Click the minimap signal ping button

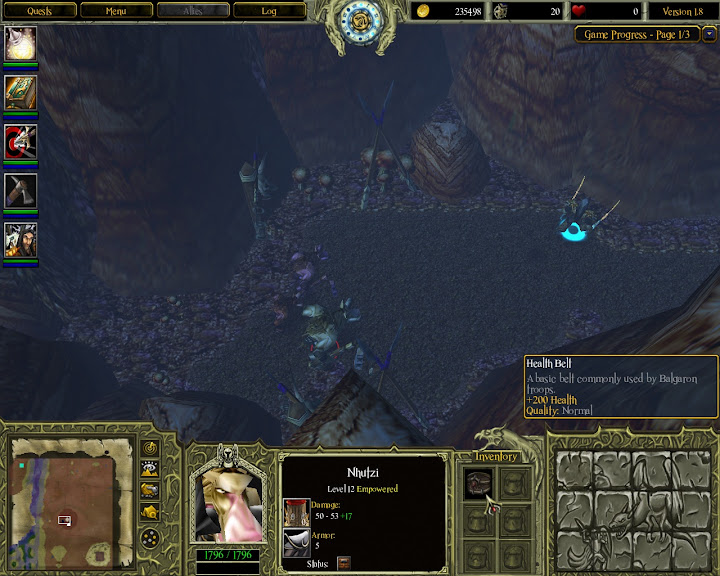coord(151,447)
